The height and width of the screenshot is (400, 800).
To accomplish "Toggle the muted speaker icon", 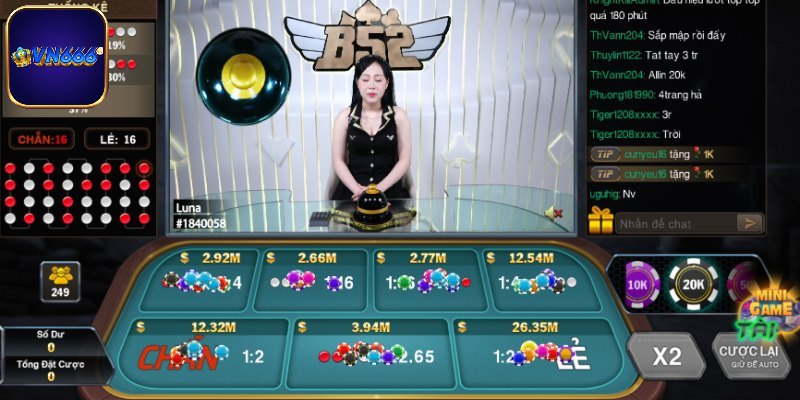I will (x=553, y=212).
